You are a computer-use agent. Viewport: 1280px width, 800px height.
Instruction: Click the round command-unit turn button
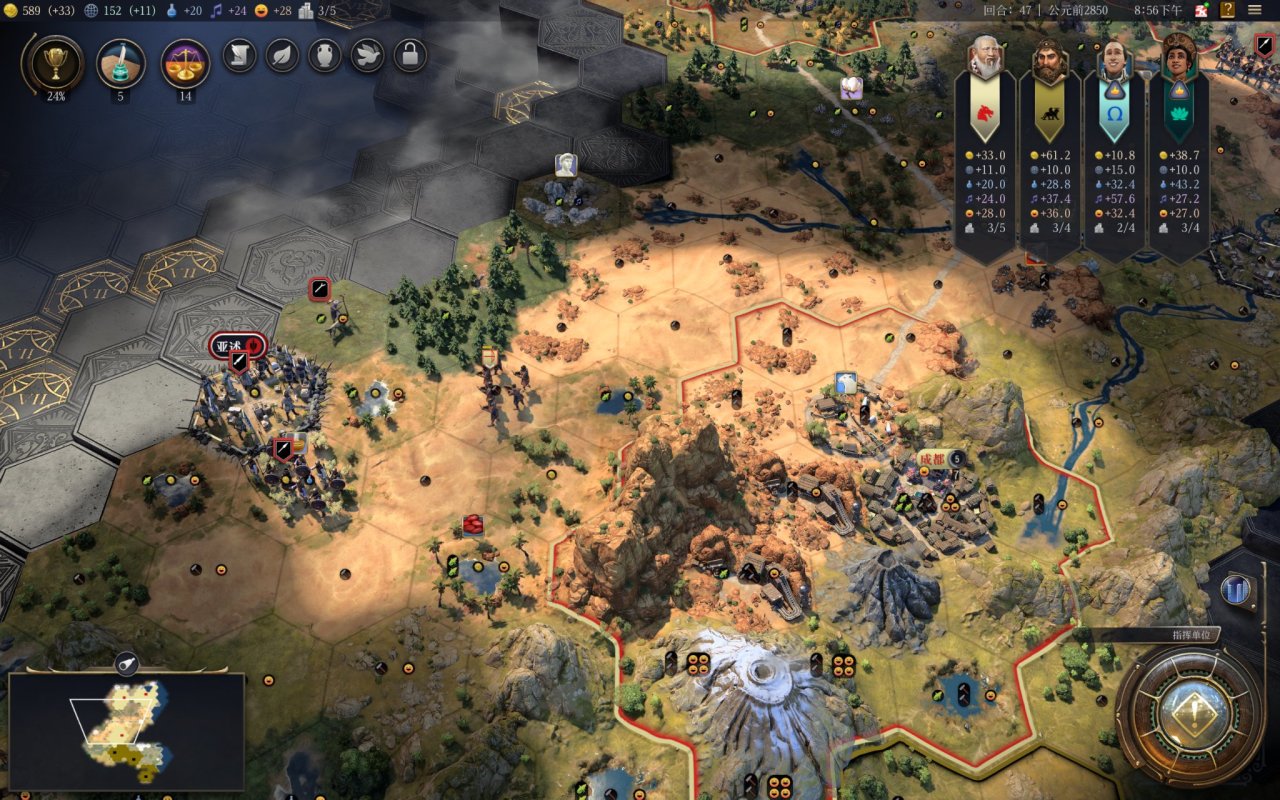(1190, 714)
